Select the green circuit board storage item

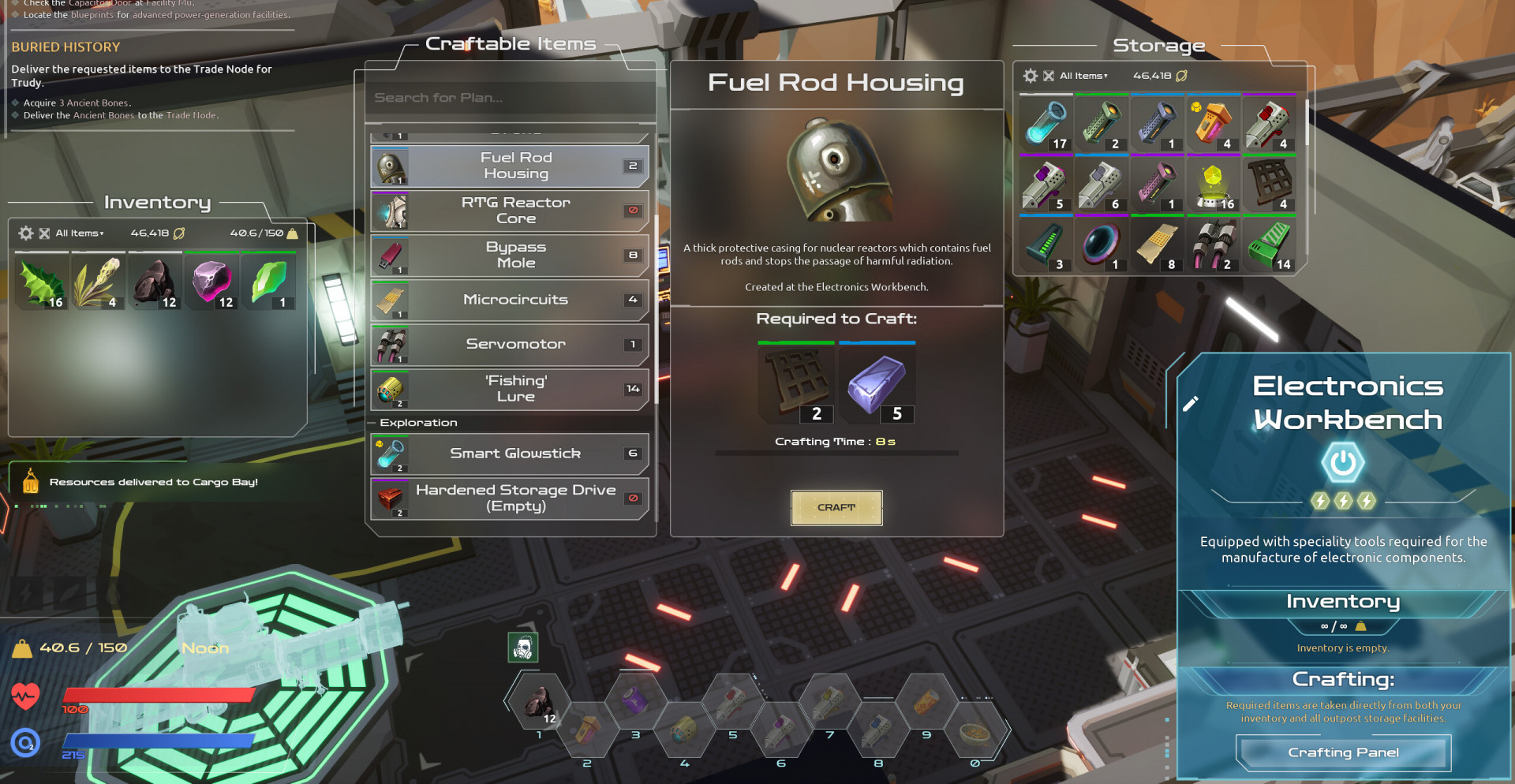point(1269,245)
